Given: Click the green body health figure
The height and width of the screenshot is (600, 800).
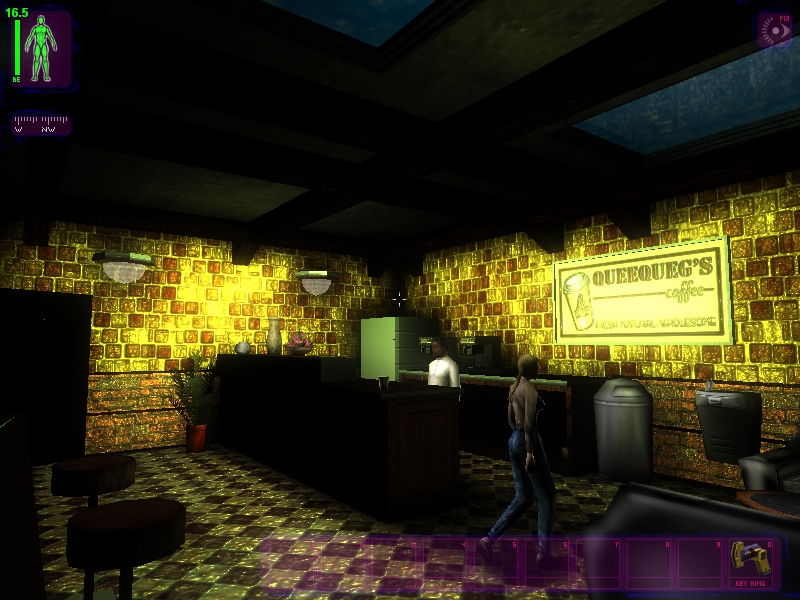Looking at the screenshot, I should tap(42, 49).
